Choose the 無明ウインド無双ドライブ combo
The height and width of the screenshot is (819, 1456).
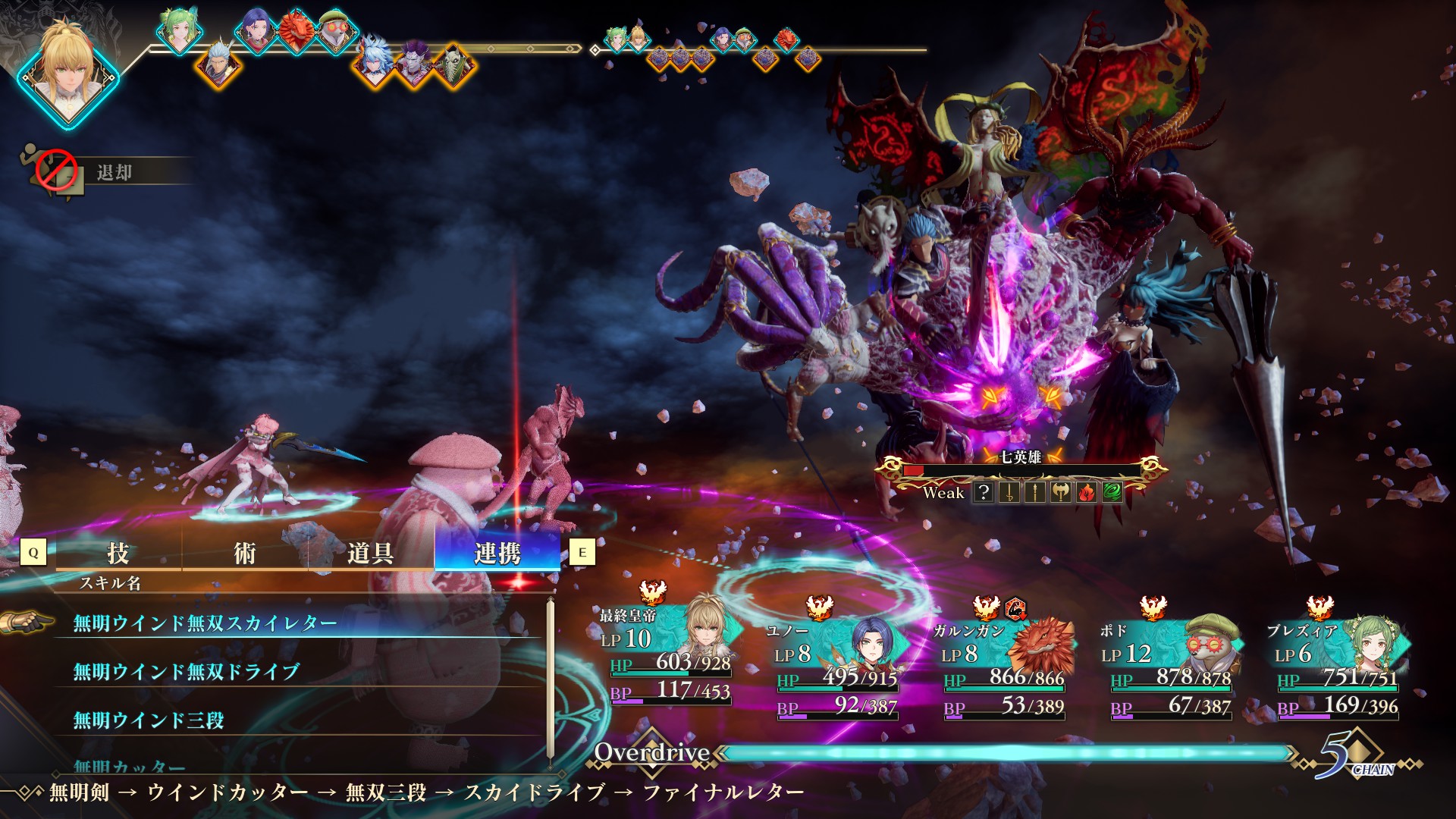186,672
